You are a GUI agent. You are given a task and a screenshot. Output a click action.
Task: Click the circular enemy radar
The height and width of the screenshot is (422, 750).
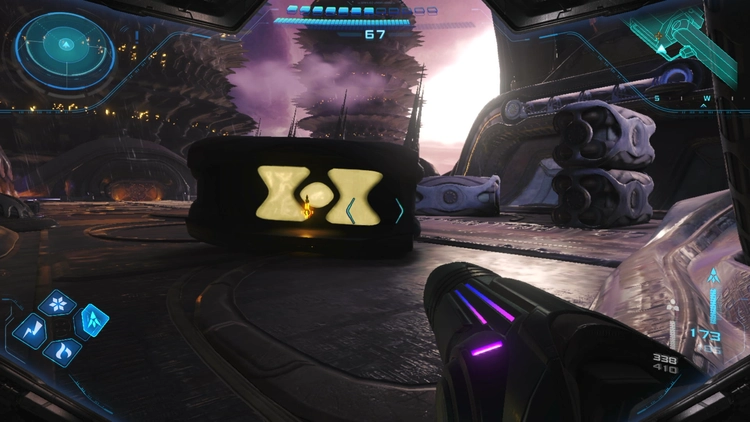click(65, 46)
